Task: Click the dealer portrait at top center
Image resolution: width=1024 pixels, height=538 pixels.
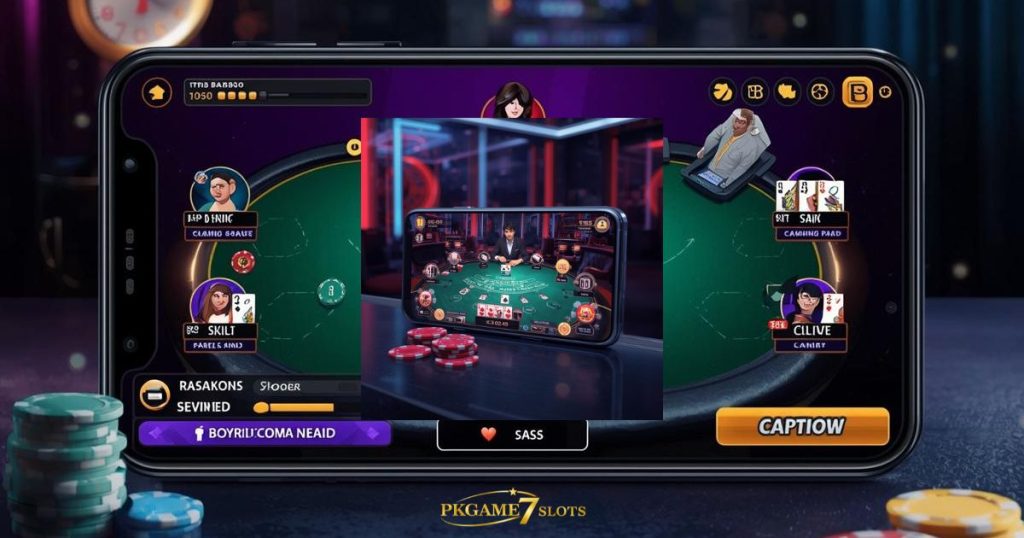Action: (x=512, y=102)
